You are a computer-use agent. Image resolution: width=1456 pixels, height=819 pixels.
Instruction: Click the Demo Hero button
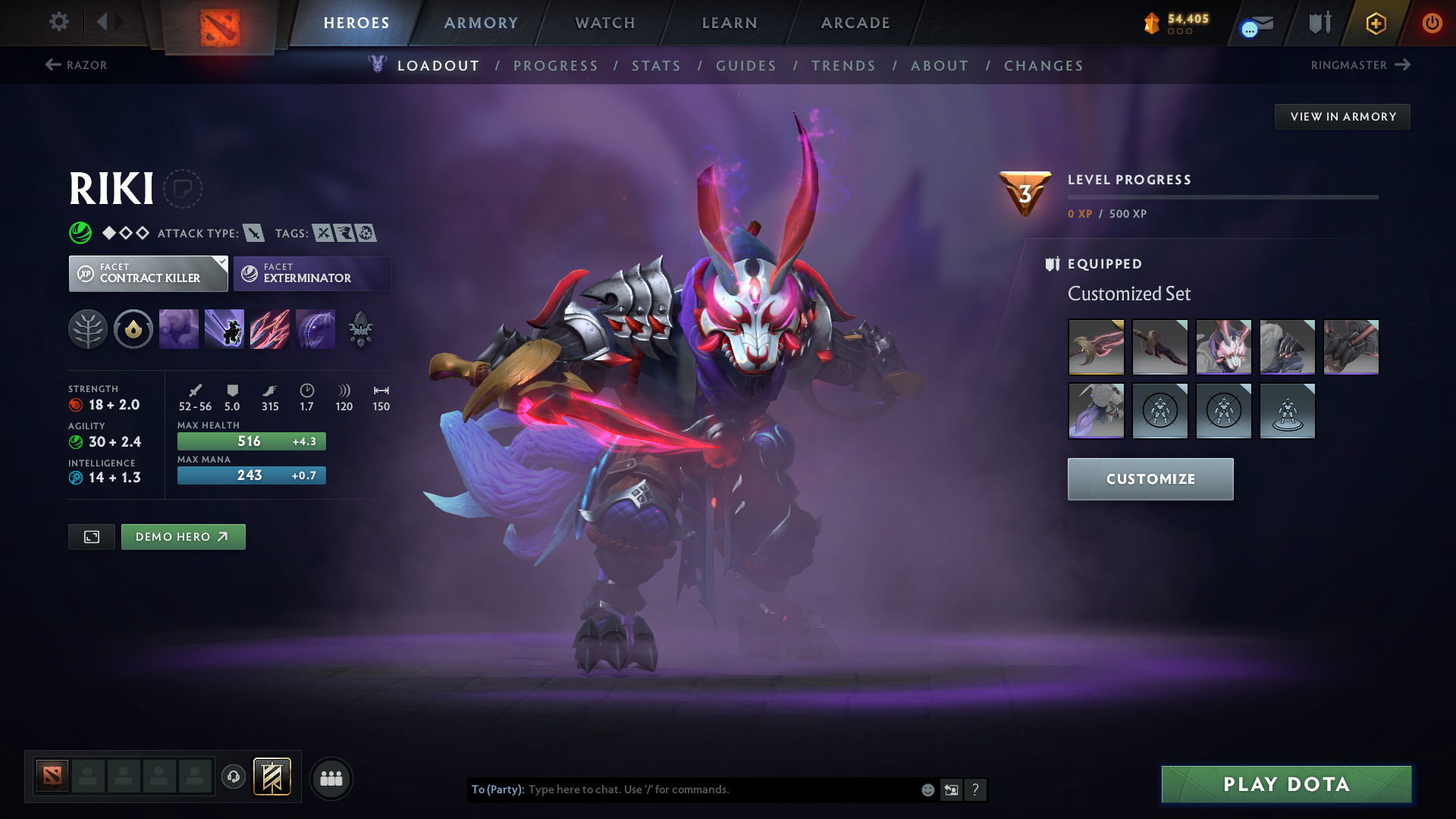click(183, 536)
